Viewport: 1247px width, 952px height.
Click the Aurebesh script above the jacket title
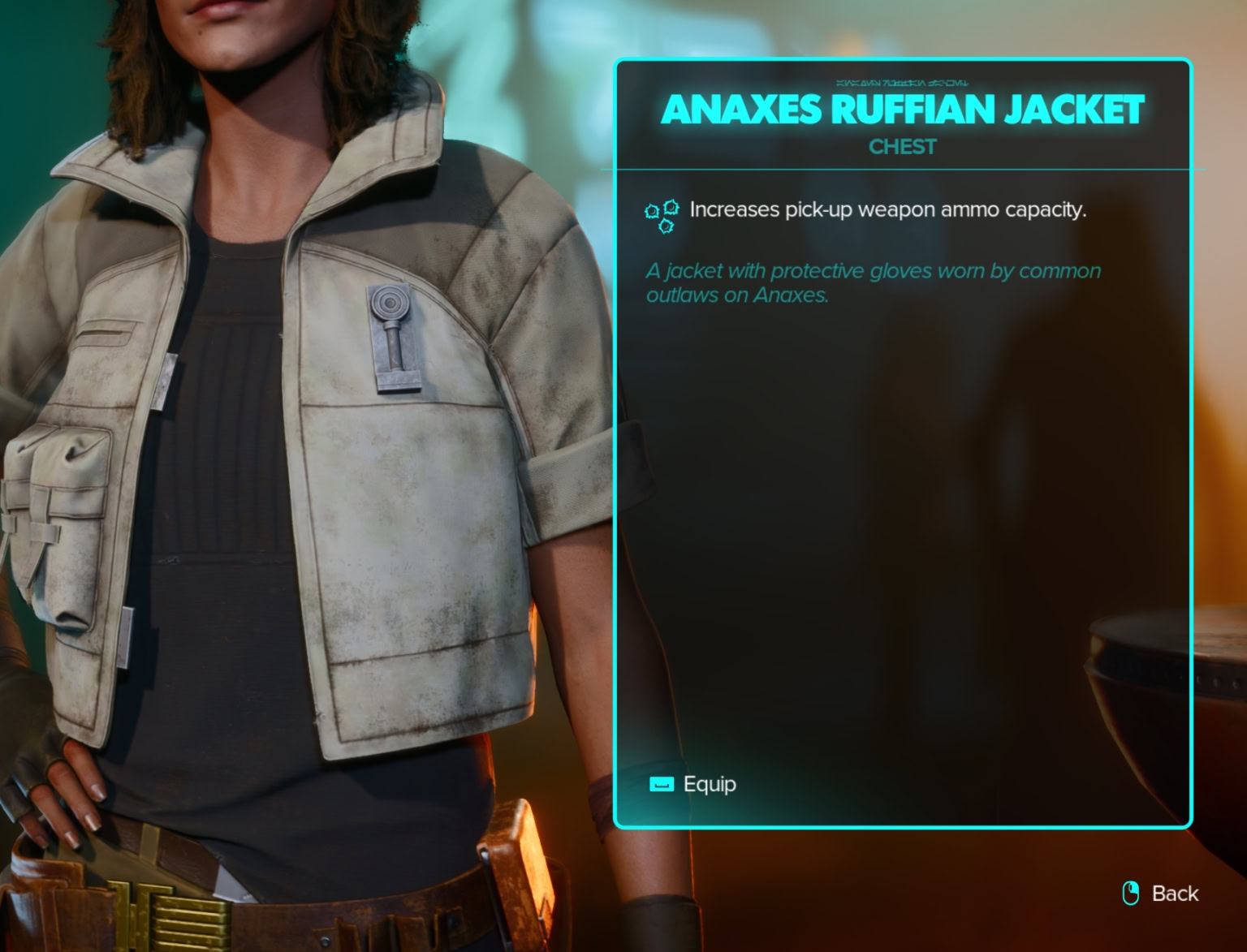click(903, 80)
